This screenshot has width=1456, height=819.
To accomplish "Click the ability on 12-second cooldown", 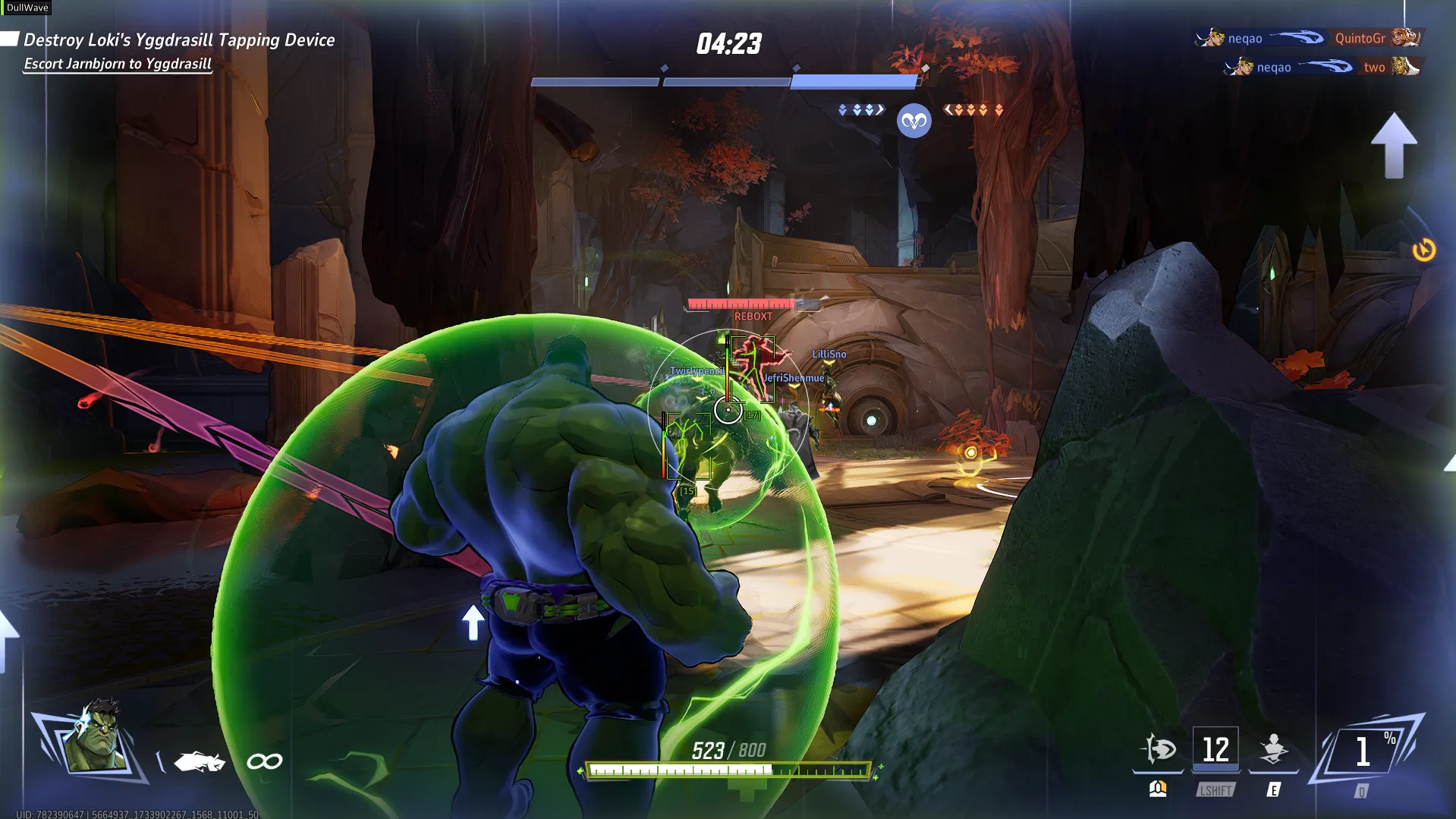I will pyautogui.click(x=1215, y=749).
